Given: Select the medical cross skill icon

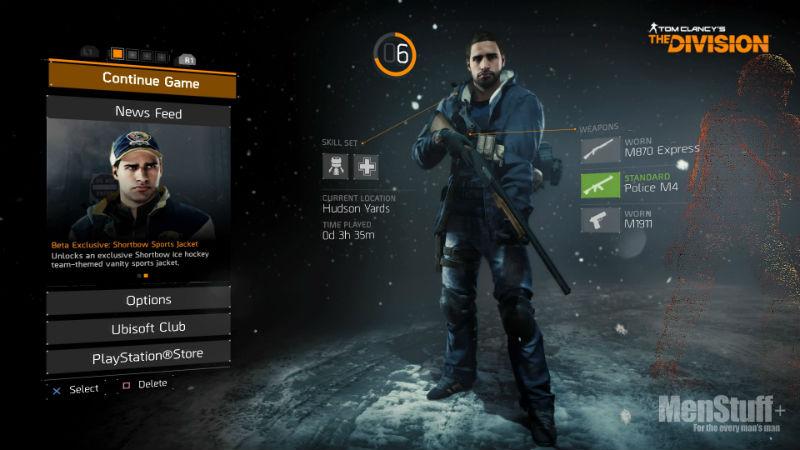Looking at the screenshot, I should coord(366,167).
